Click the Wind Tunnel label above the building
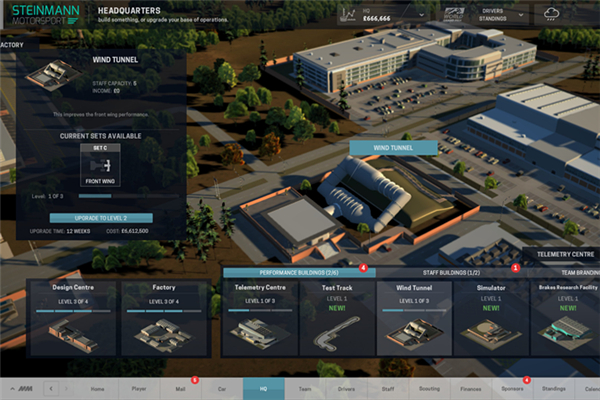The width and height of the screenshot is (600, 400). [x=392, y=147]
